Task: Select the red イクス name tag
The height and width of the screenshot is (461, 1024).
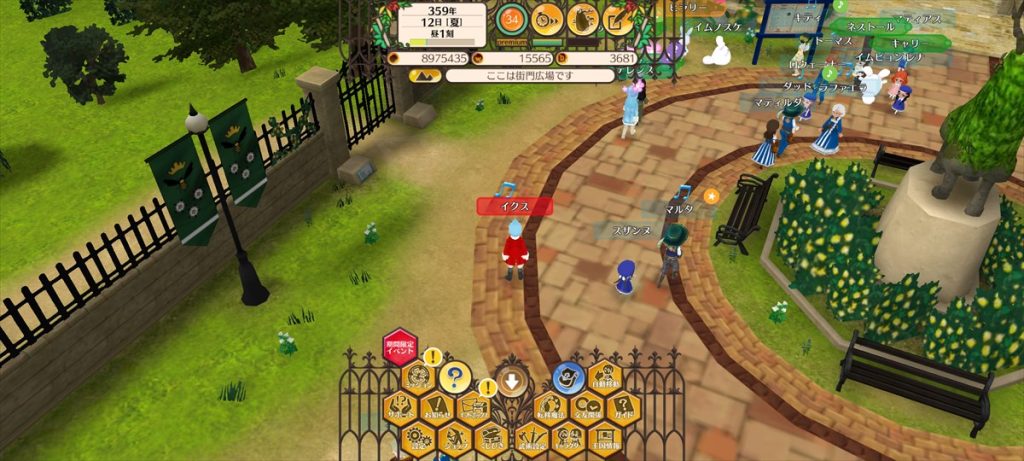Action: (x=515, y=206)
